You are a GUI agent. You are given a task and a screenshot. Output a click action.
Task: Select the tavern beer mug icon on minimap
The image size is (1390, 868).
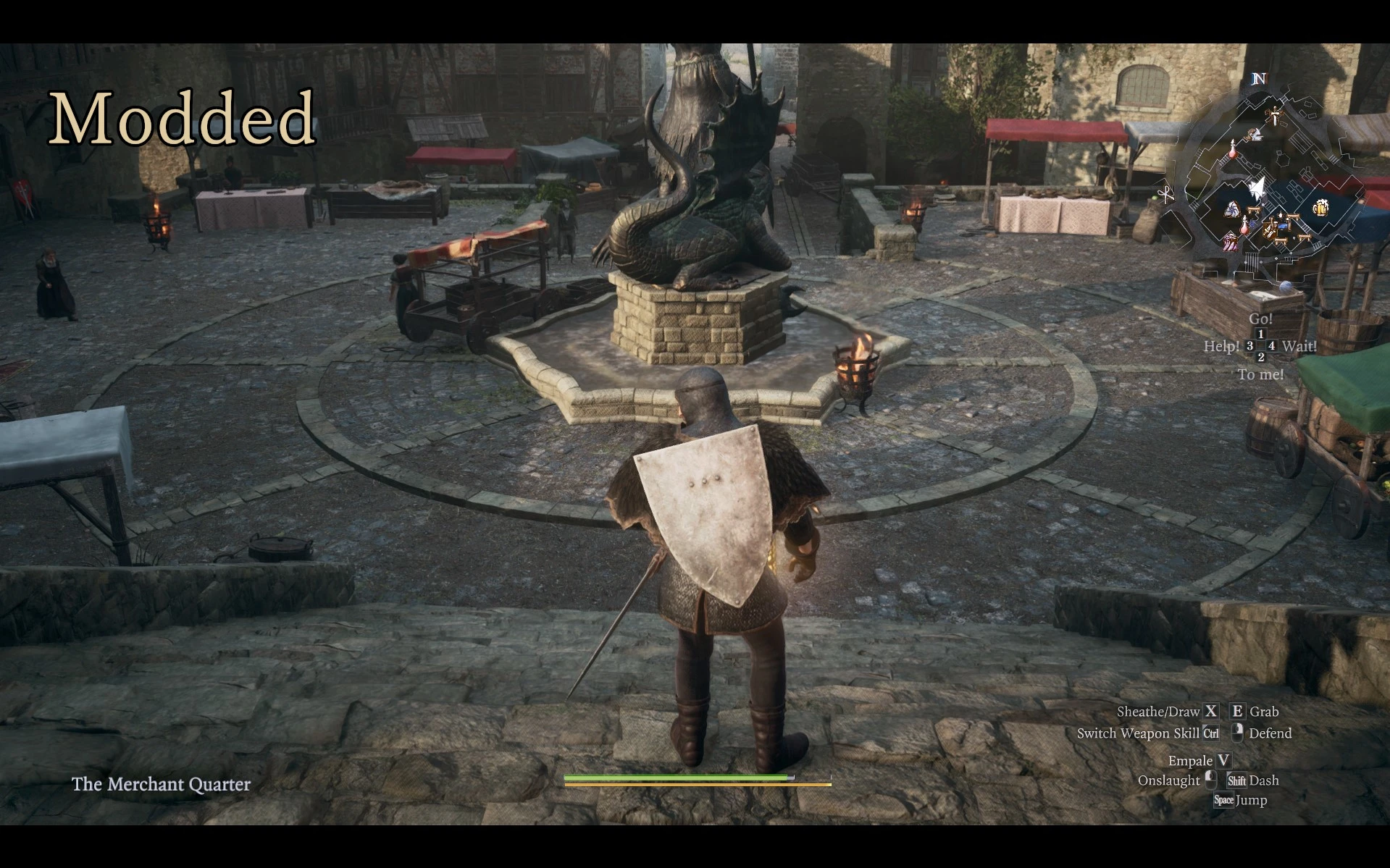tap(1322, 206)
